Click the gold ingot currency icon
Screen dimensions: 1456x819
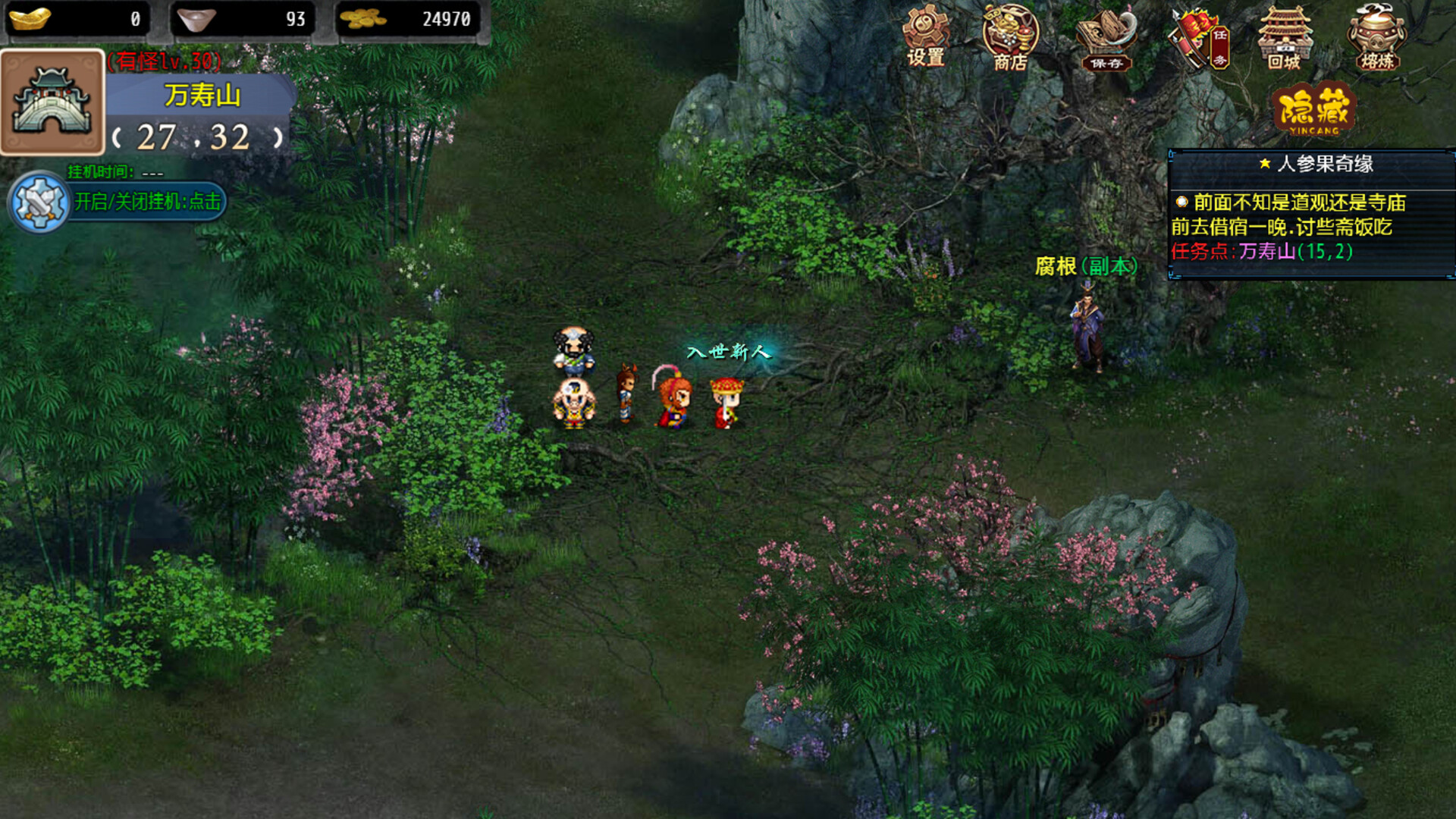[29, 19]
